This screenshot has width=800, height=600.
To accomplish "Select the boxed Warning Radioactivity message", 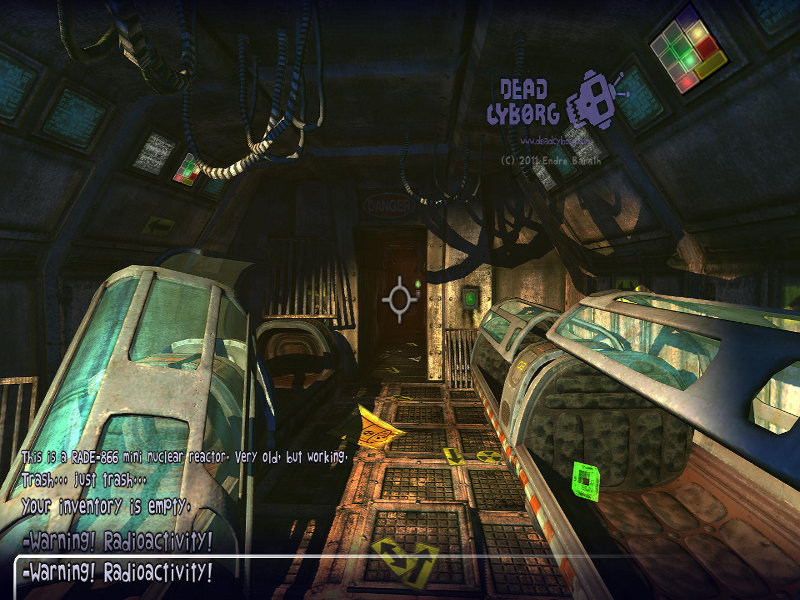I will pos(117,573).
